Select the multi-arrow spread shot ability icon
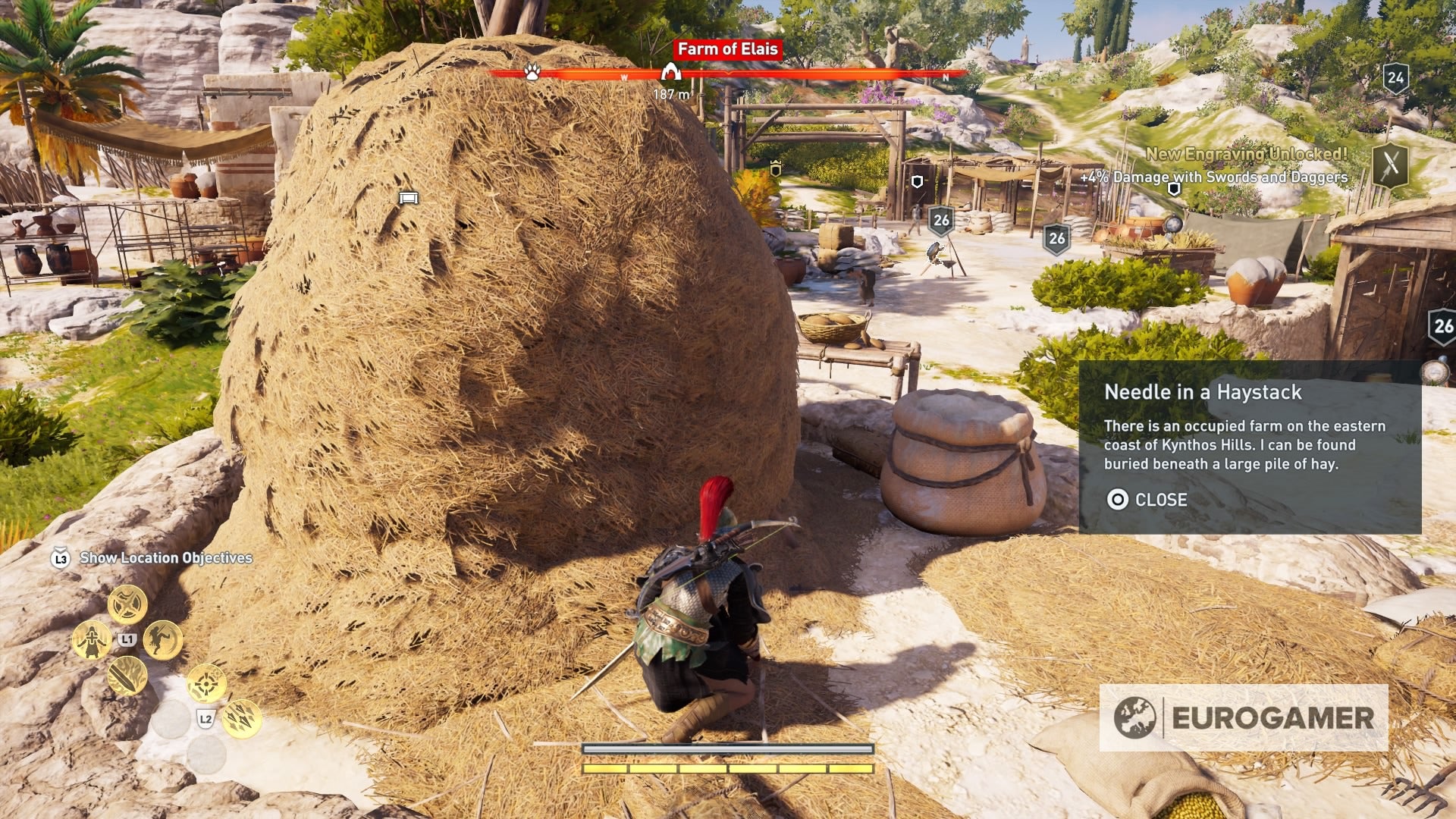The image size is (1456, 819). point(241,719)
